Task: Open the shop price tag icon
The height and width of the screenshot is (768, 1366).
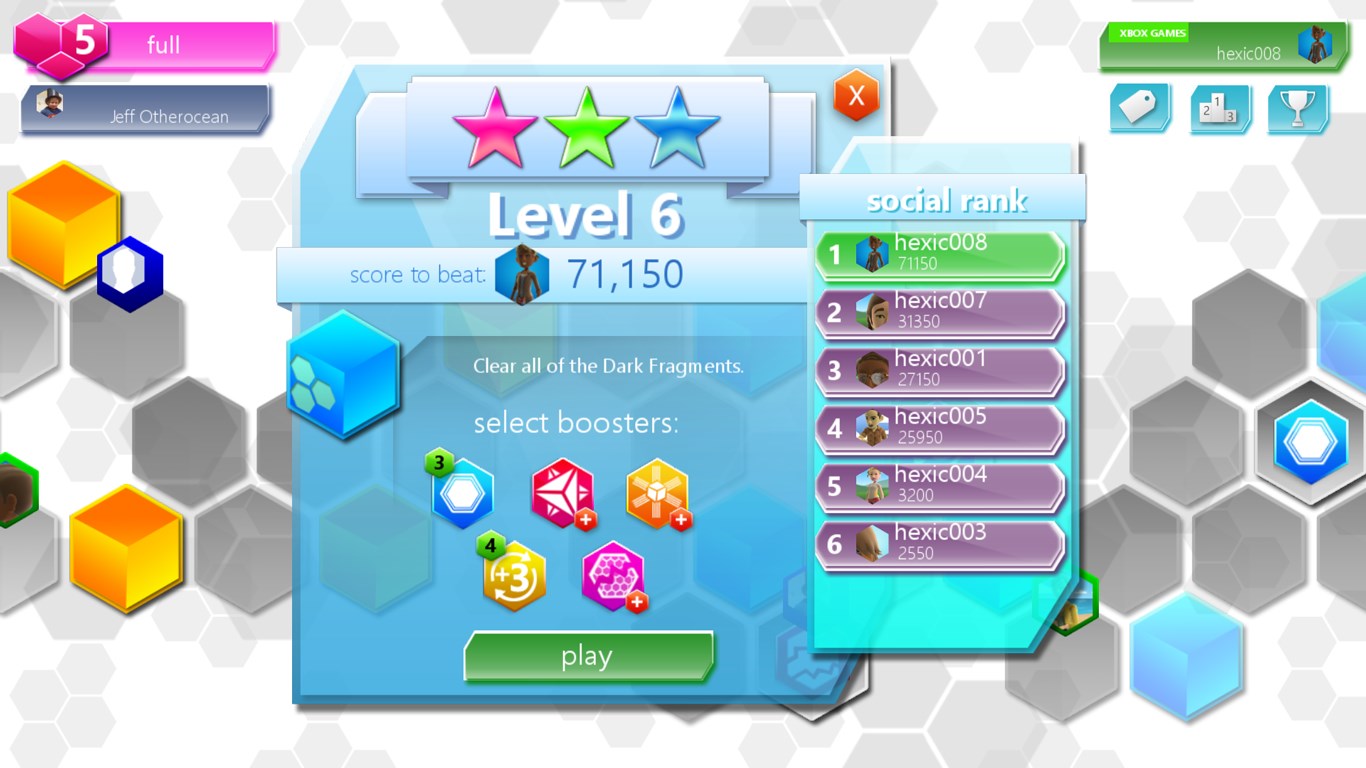Action: click(x=1140, y=107)
